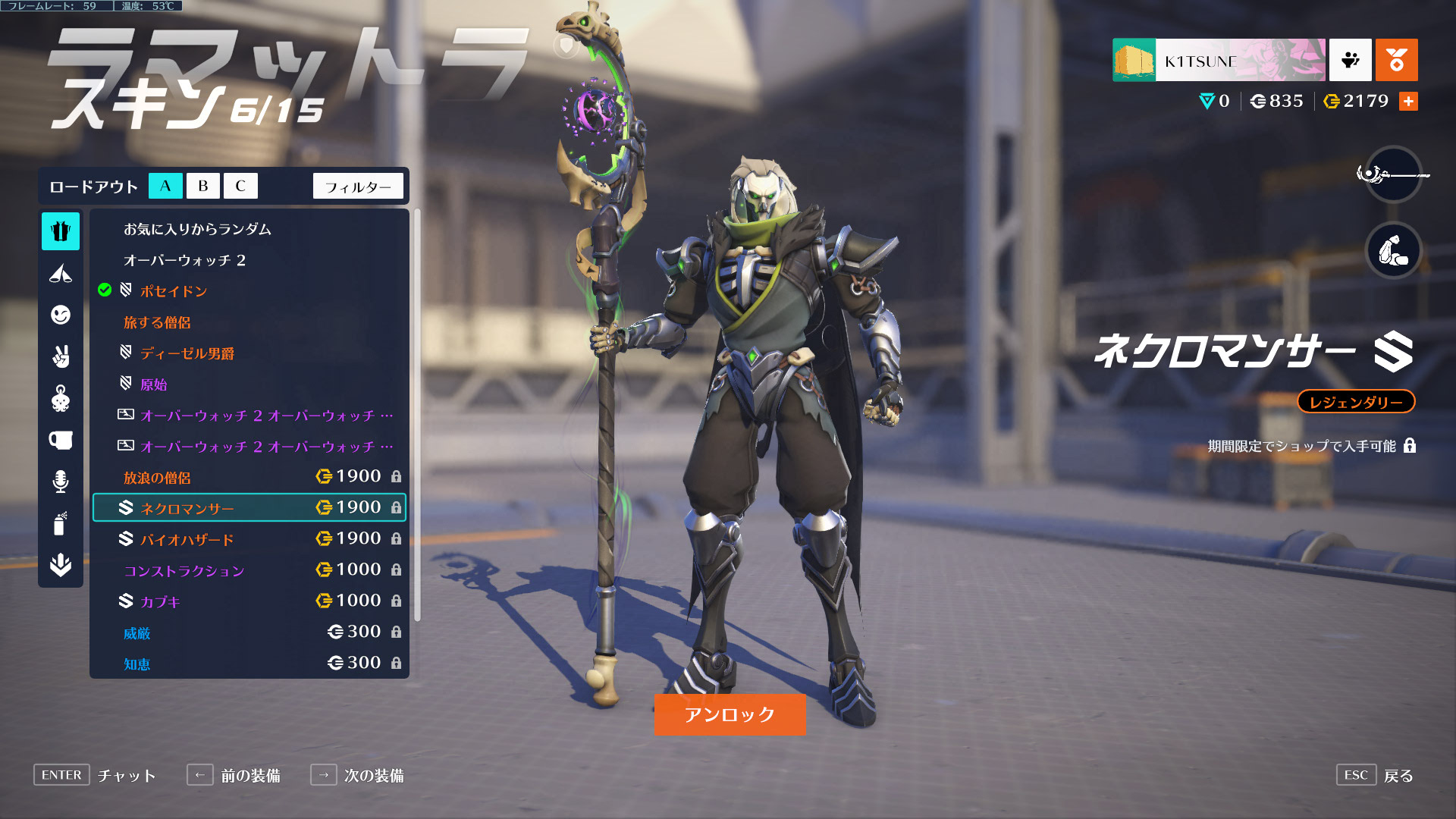Viewport: 1456px width, 819px height.
Task: Select the 旅する僧侶 skin
Action: click(x=157, y=322)
